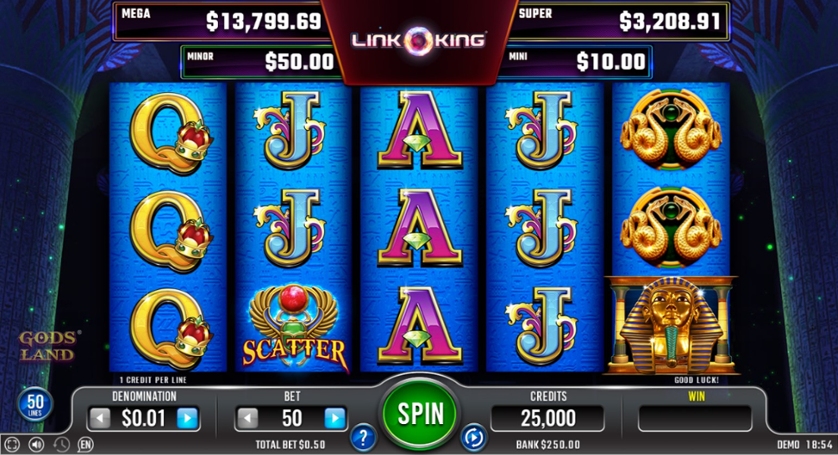Screen dimensions: 838x455
Task: Decrease the denomination with the left arrow
Action: [x=100, y=418]
